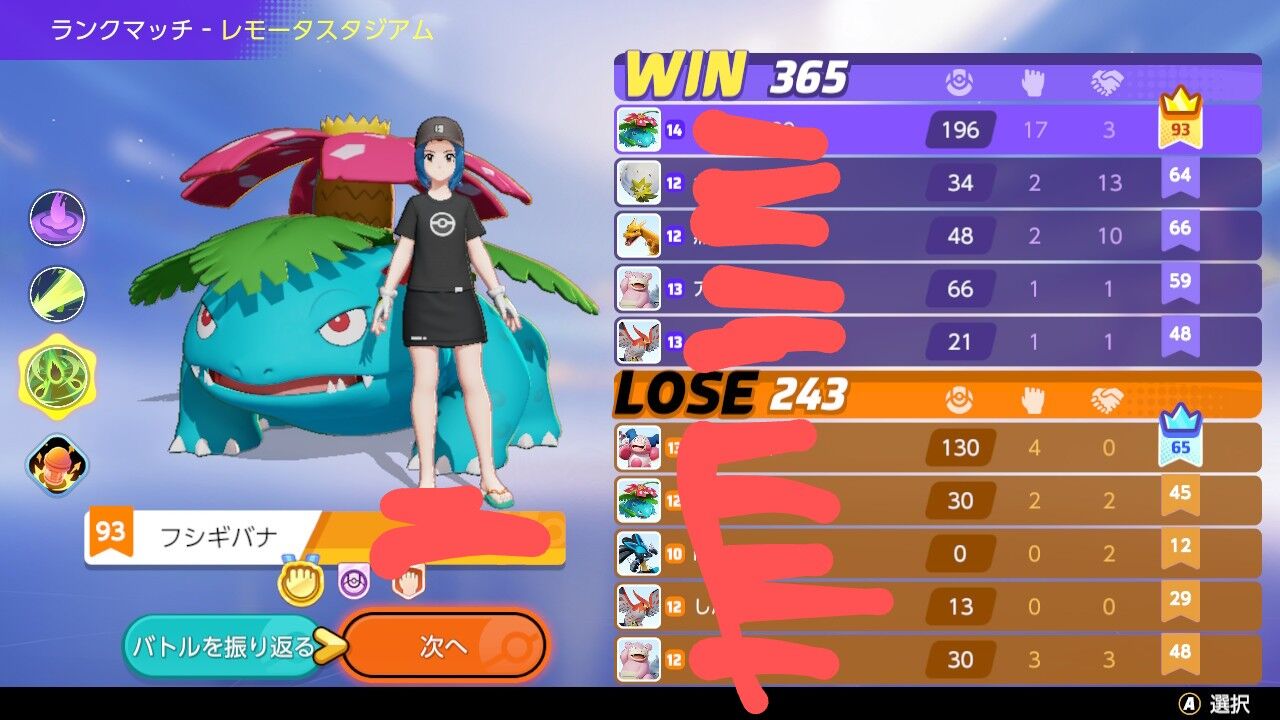The image size is (1280, 720).
Task: Click the assist hand icon in WIN header
Action: click(x=1033, y=82)
